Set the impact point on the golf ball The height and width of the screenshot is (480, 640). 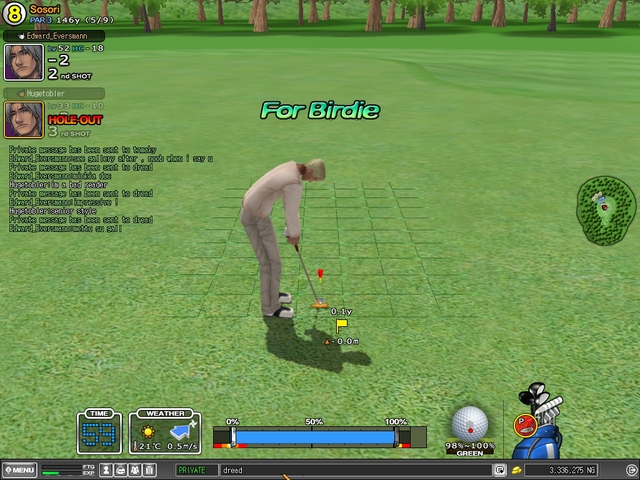pos(469,422)
